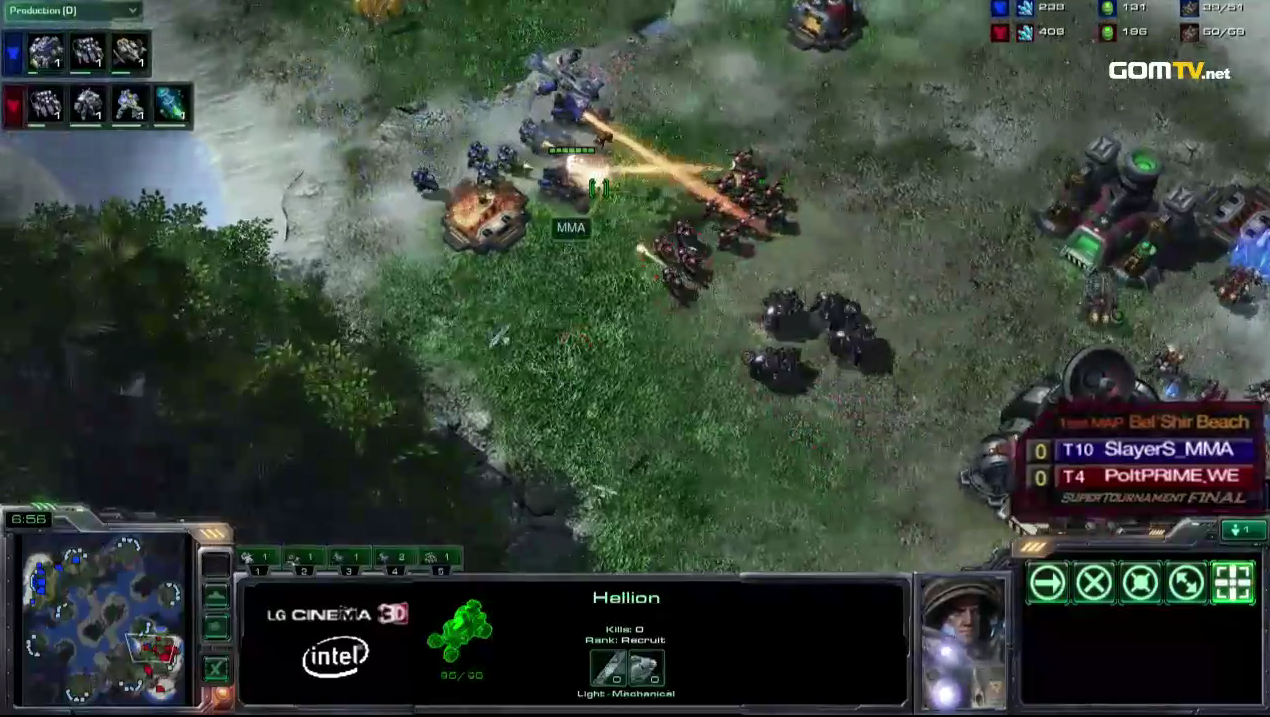Select control group 1 tab
The image size is (1270, 717).
click(259, 558)
